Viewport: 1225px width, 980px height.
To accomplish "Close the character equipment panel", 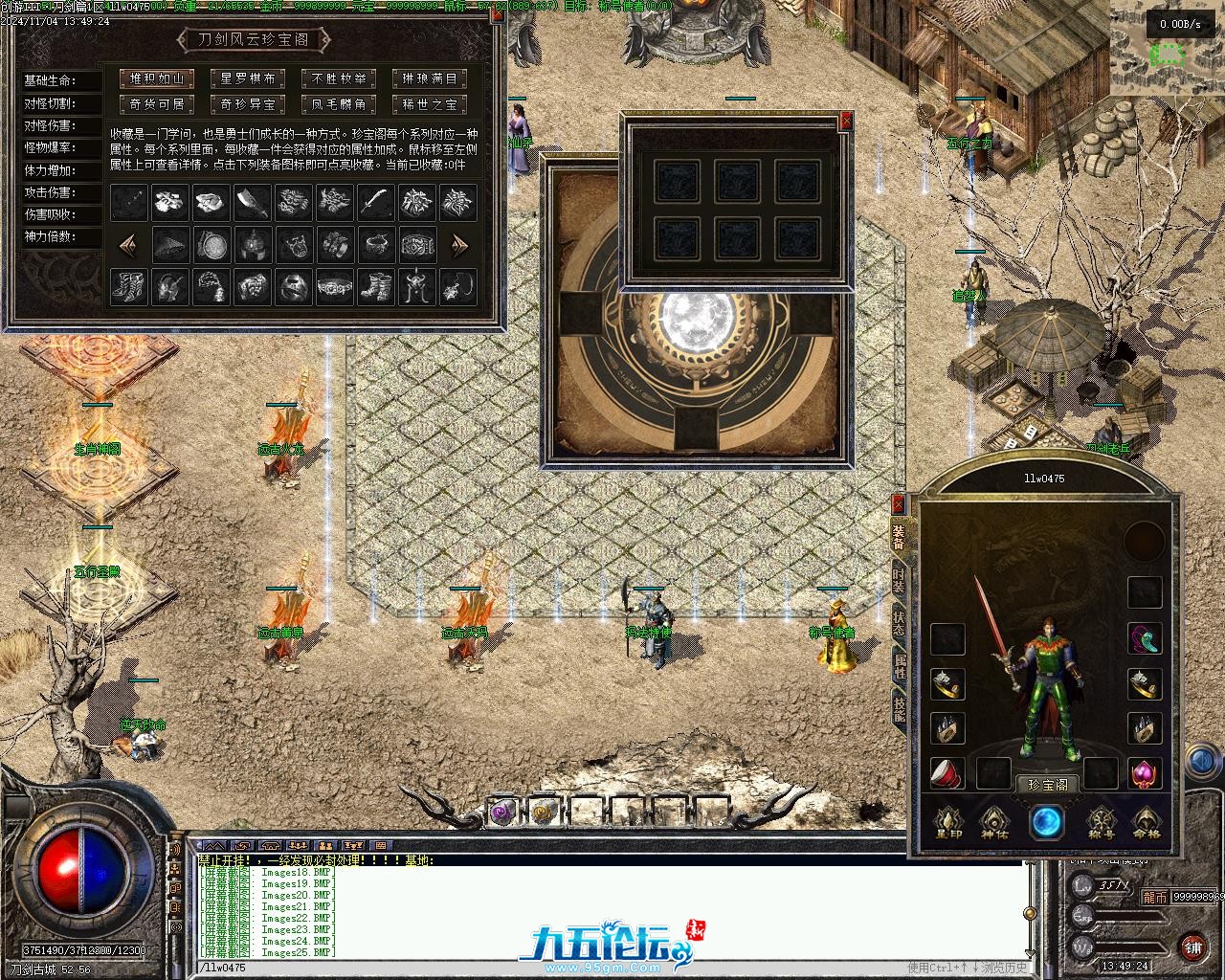I will click(x=899, y=503).
